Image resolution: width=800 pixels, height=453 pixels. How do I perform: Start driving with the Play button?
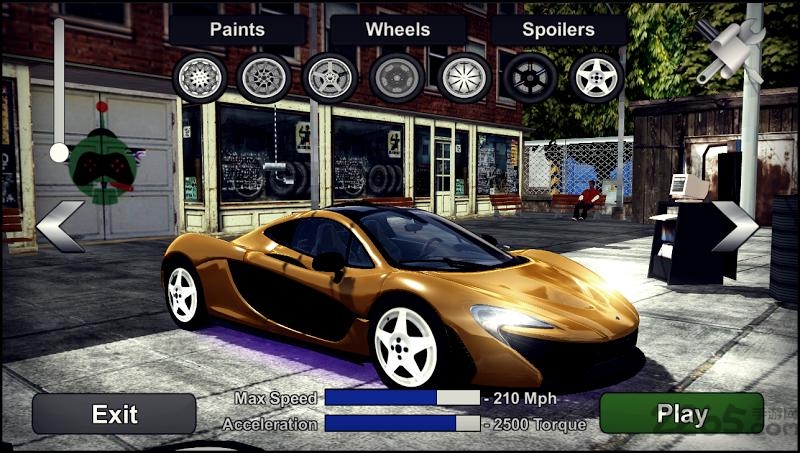click(x=681, y=413)
